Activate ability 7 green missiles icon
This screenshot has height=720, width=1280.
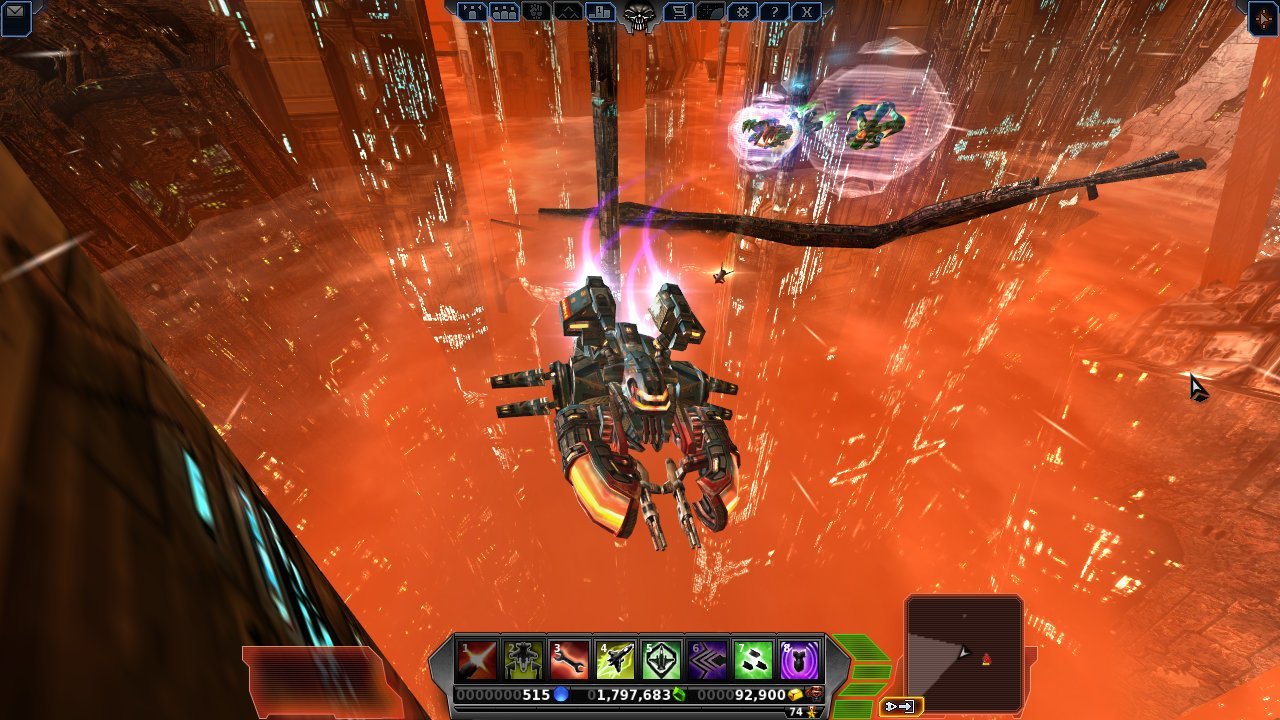pos(753,660)
